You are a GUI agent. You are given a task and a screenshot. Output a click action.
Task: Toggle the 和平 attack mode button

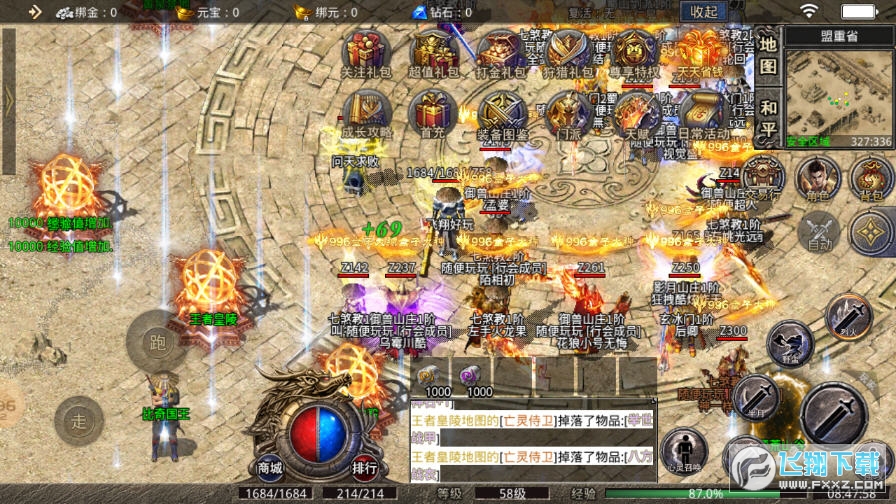767,119
